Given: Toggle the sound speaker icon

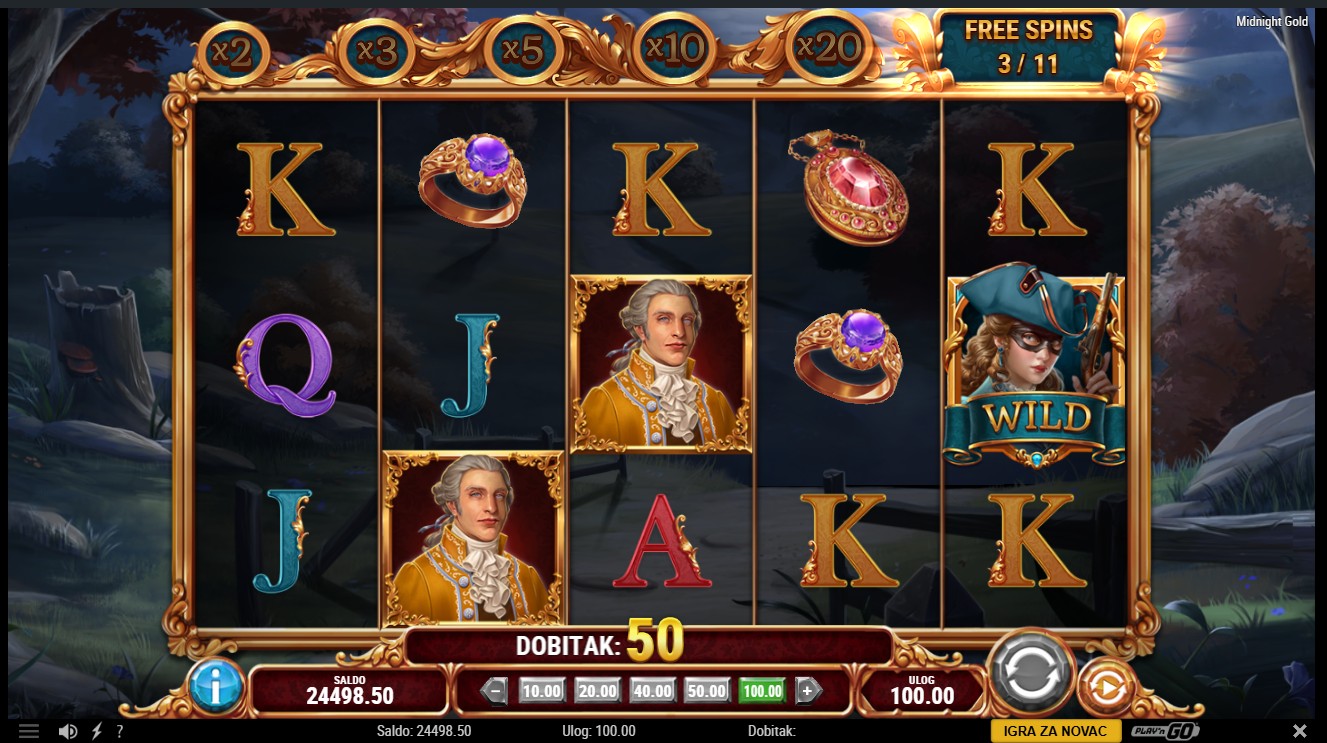Looking at the screenshot, I should tap(68, 731).
